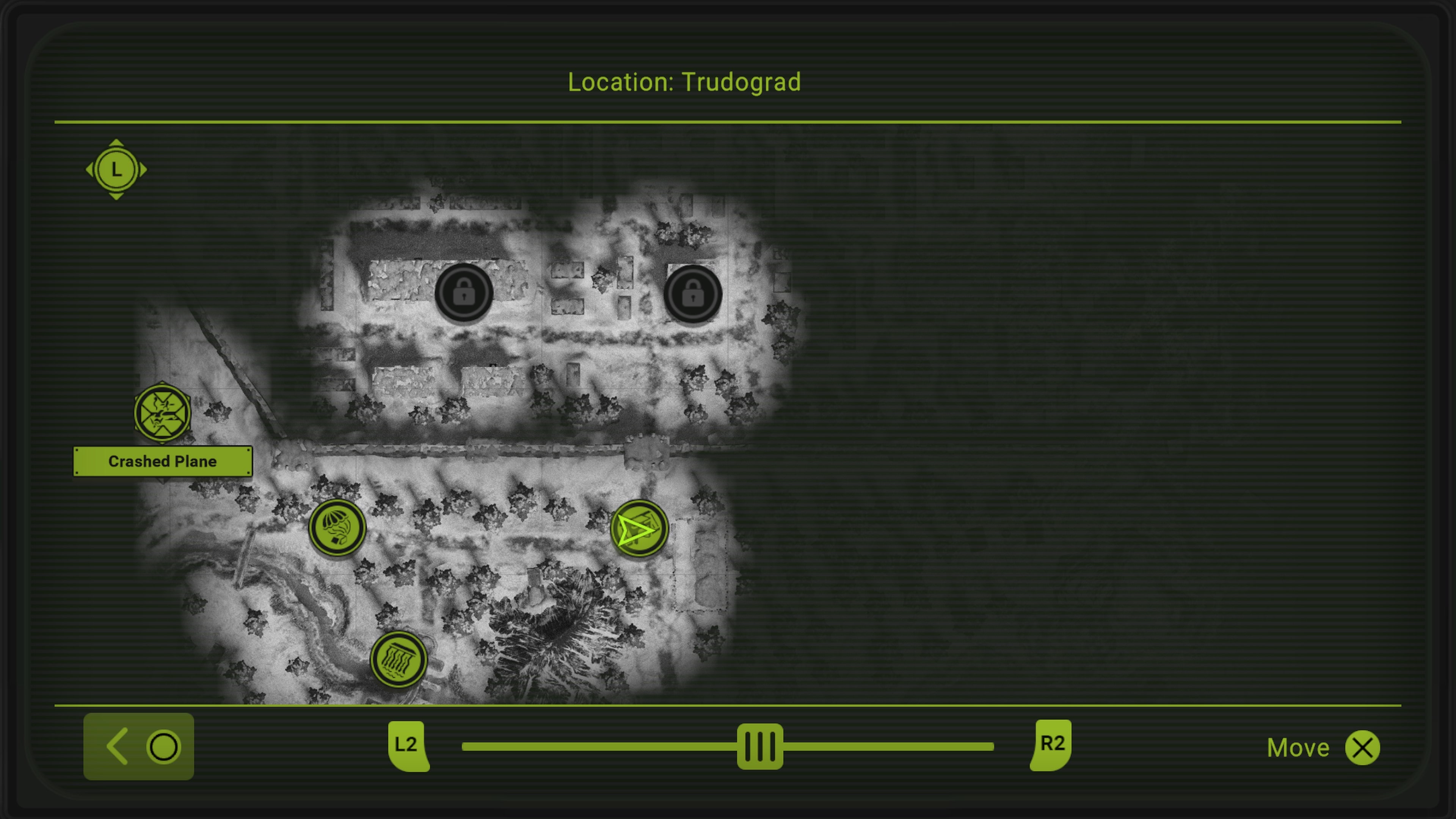
Task: Click the left locked location padlock icon
Action: (x=464, y=293)
